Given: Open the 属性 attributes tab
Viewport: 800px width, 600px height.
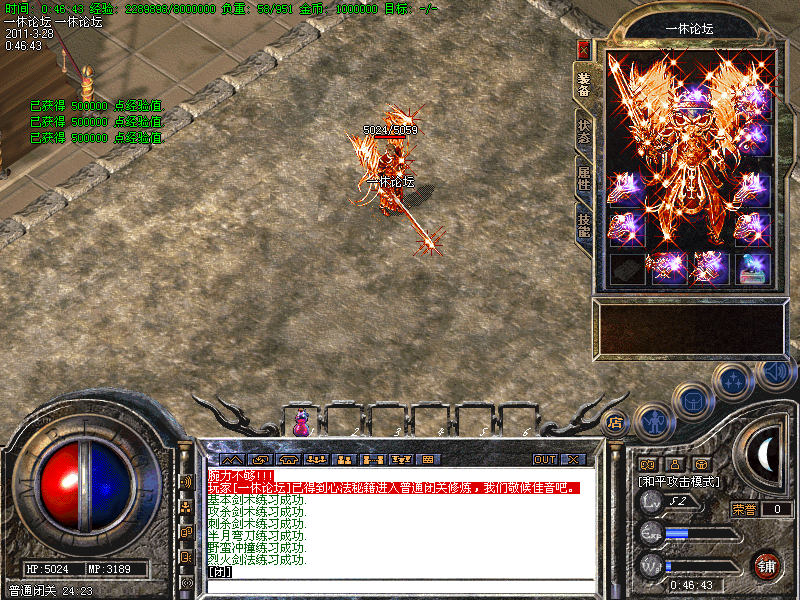Looking at the screenshot, I should click(583, 180).
